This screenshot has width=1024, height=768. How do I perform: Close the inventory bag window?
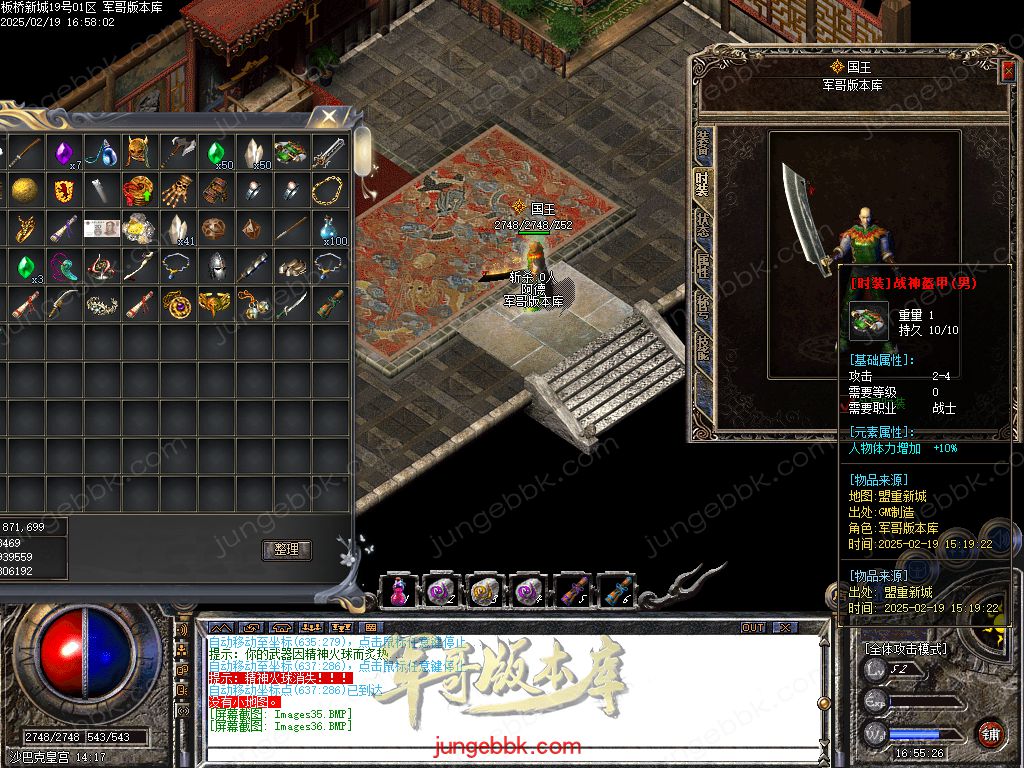click(x=328, y=117)
